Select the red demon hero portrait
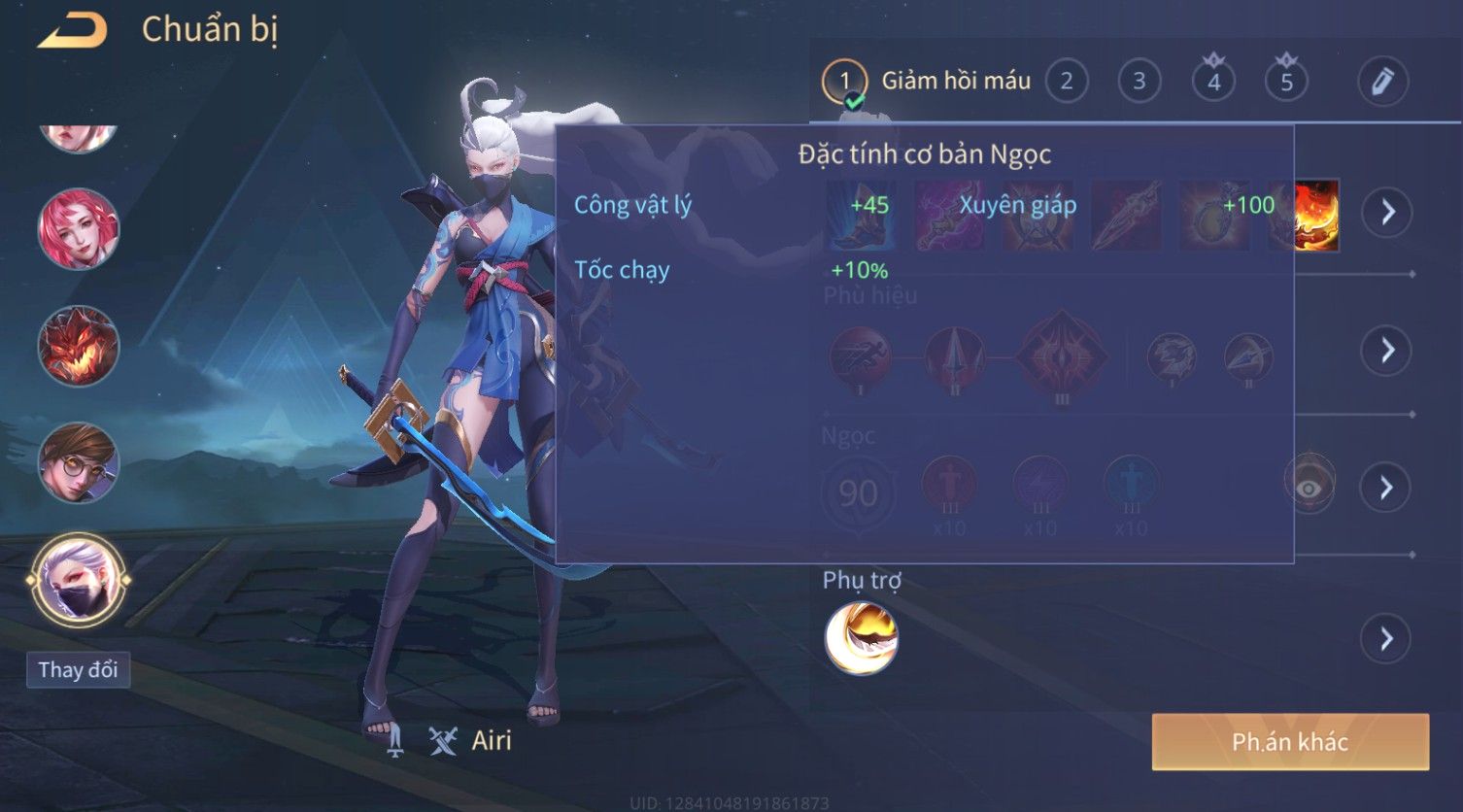Viewport: 1463px width, 812px height. click(x=78, y=346)
